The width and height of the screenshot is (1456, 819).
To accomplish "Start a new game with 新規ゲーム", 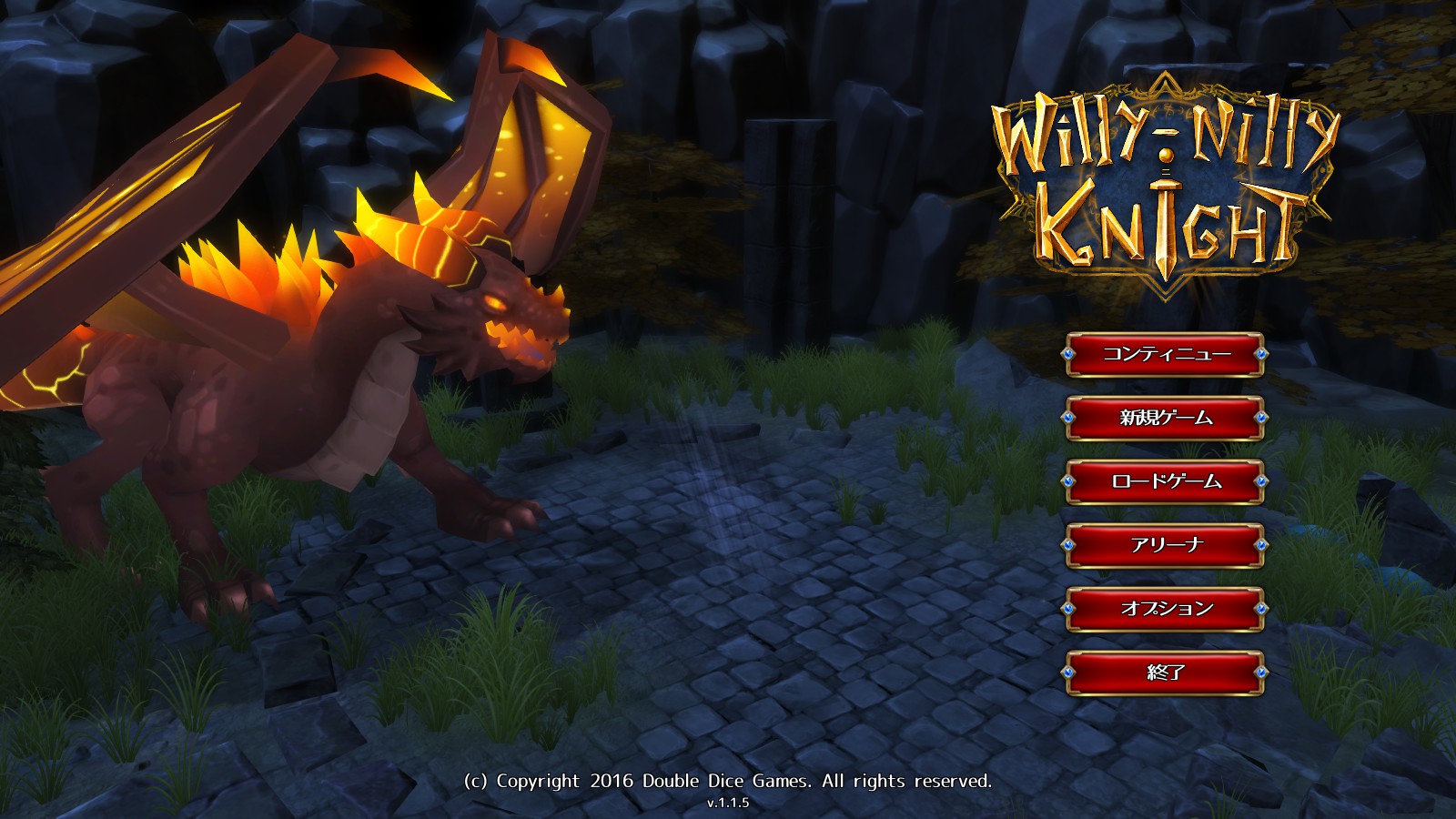I will tap(1166, 418).
